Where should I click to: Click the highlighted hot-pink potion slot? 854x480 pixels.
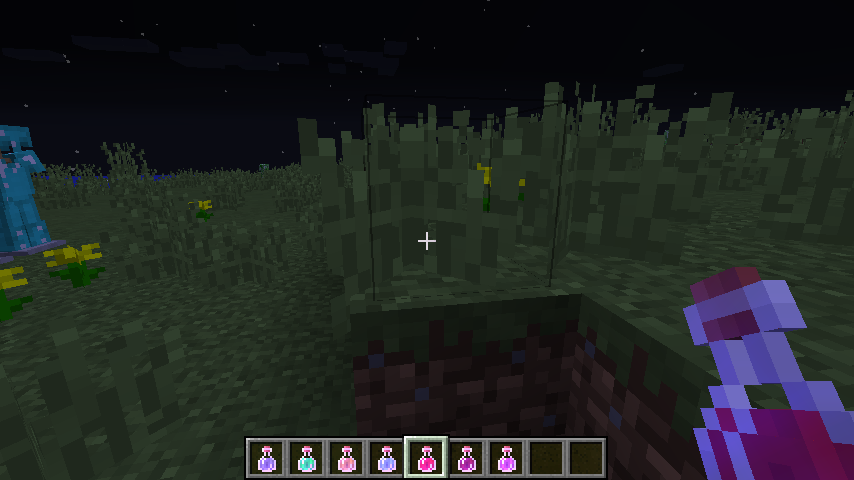pos(426,458)
